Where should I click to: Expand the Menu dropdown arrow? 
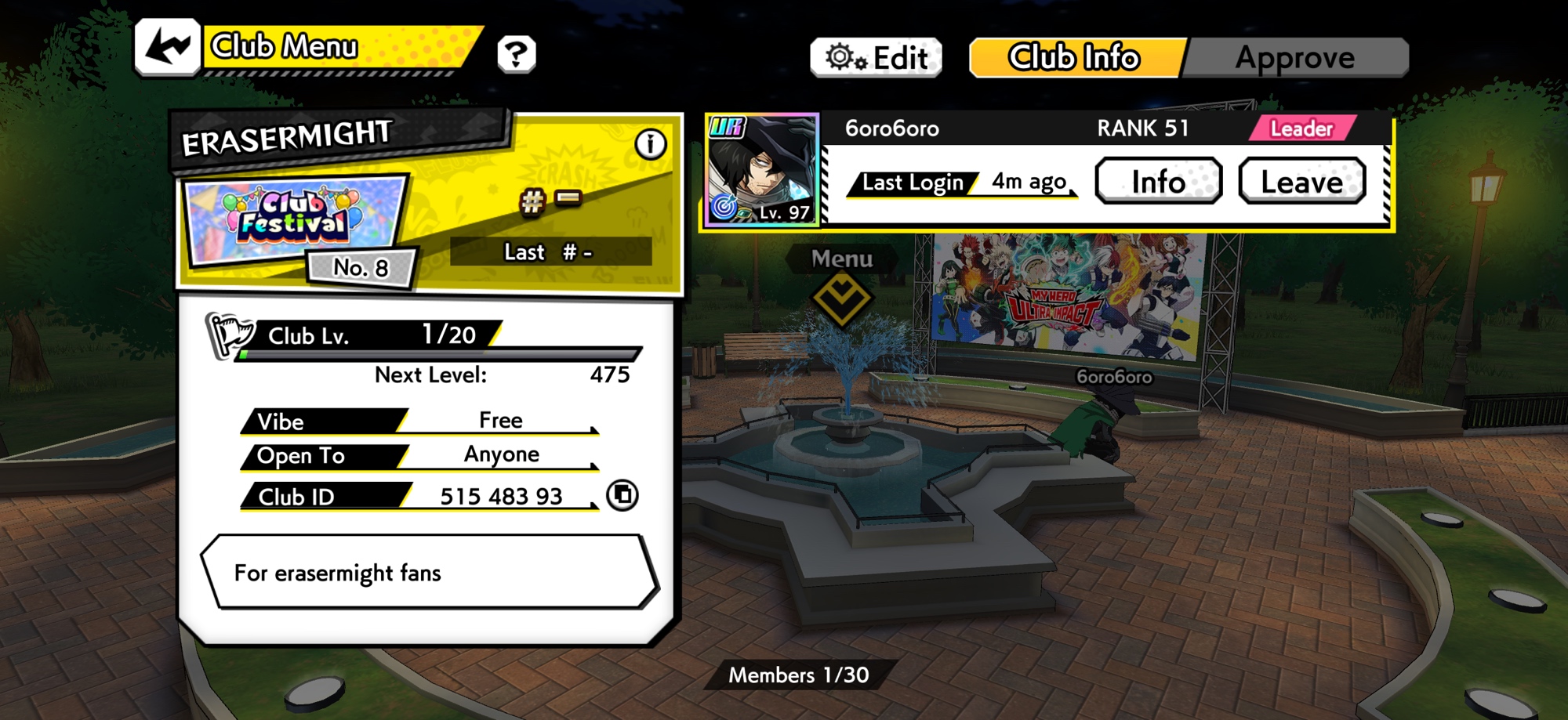pyautogui.click(x=840, y=298)
